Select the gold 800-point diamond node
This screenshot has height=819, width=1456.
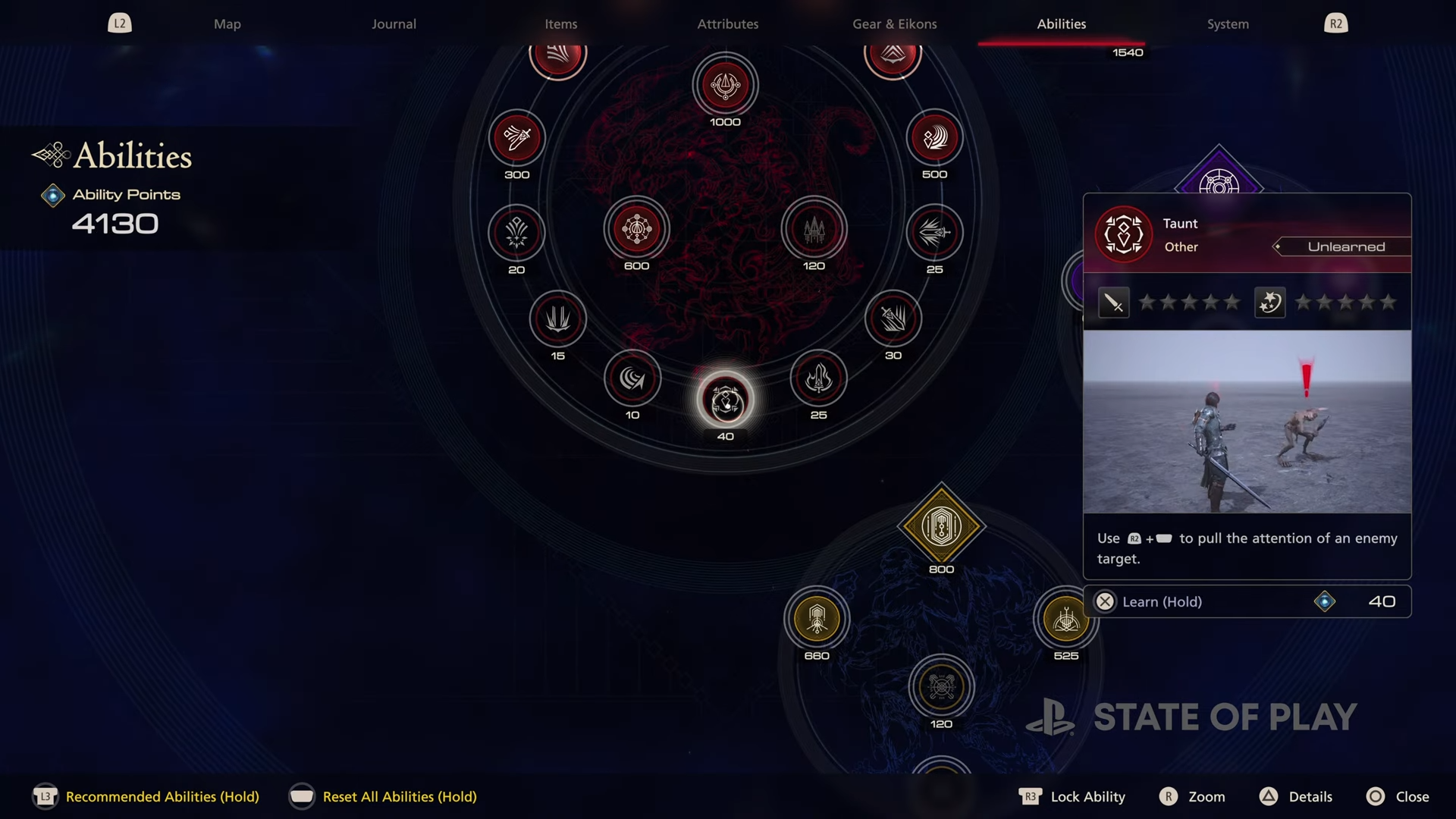[x=941, y=526]
